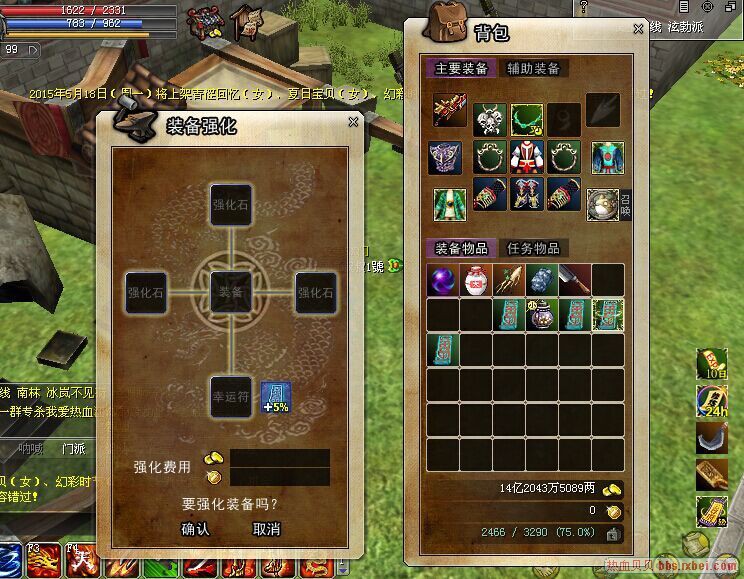Cancel enhancement with the 取消 button
744x579 pixels.
(266, 529)
